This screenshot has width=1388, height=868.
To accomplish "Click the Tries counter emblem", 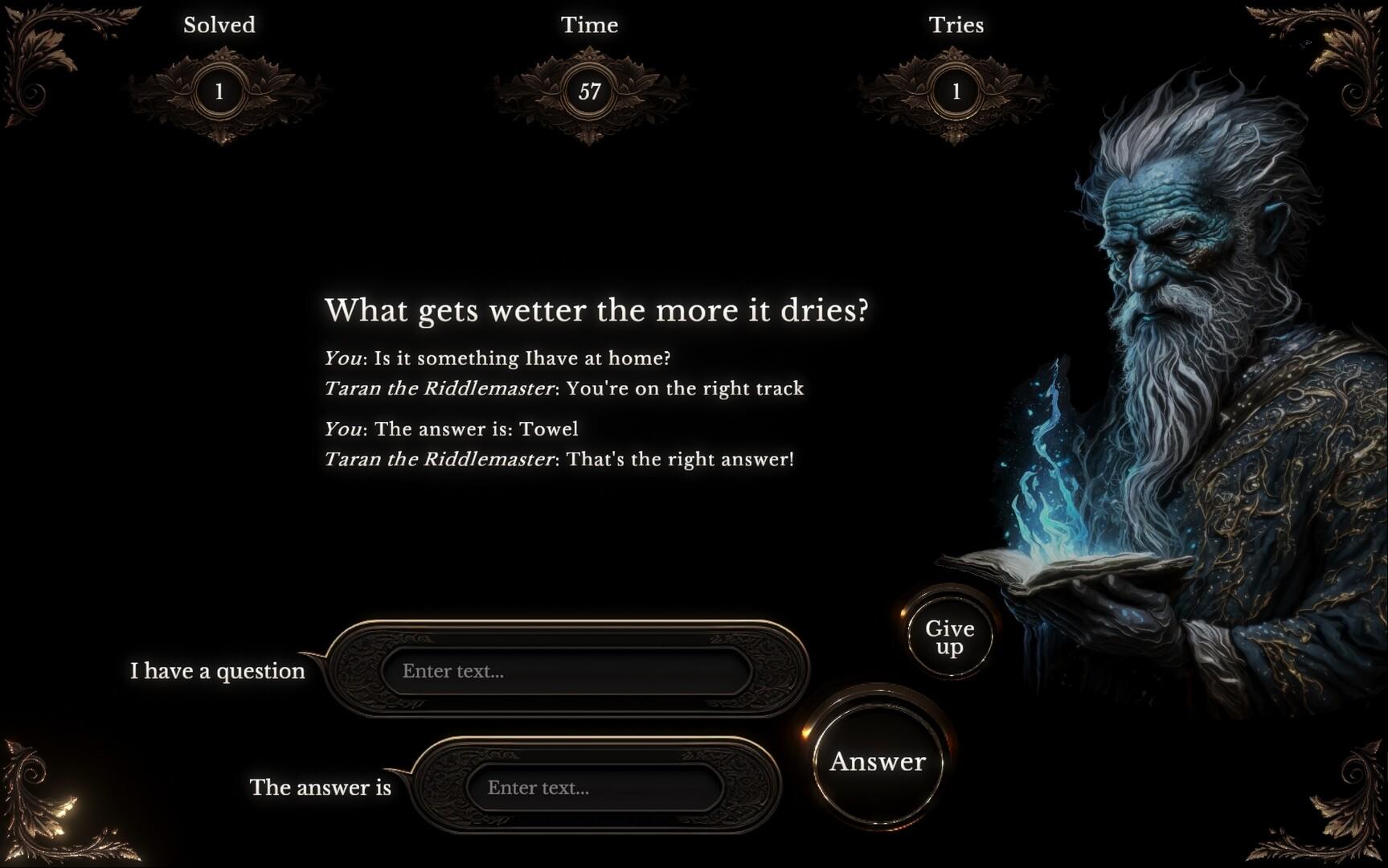I will (956, 91).
